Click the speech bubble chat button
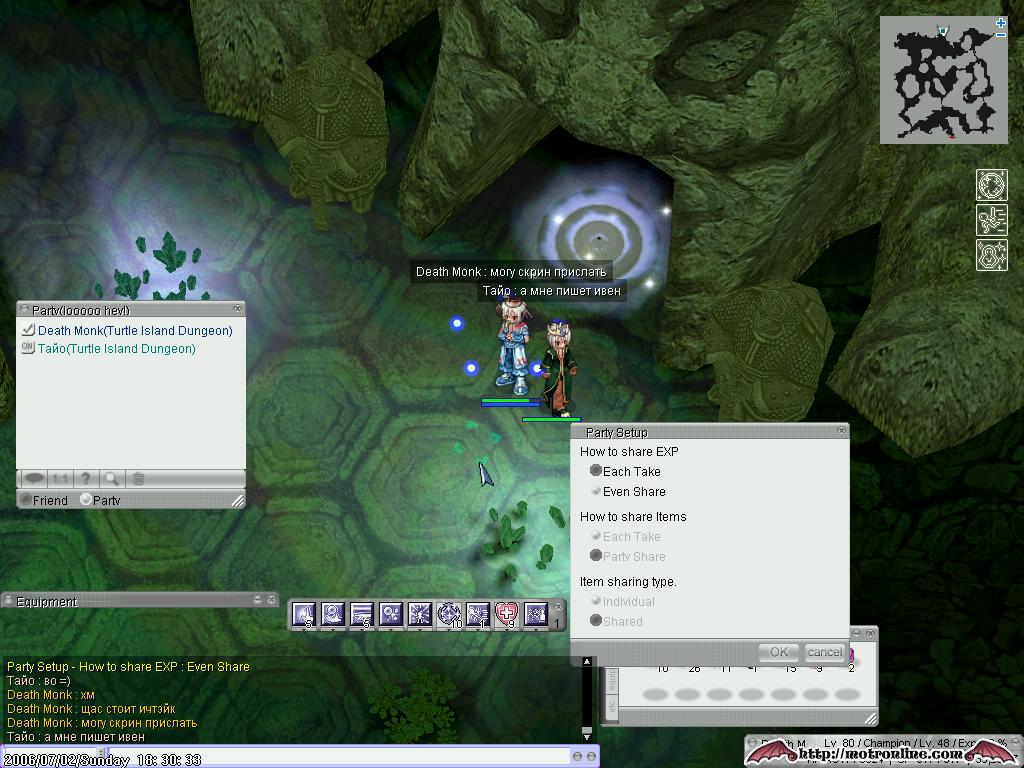 pos(33,479)
